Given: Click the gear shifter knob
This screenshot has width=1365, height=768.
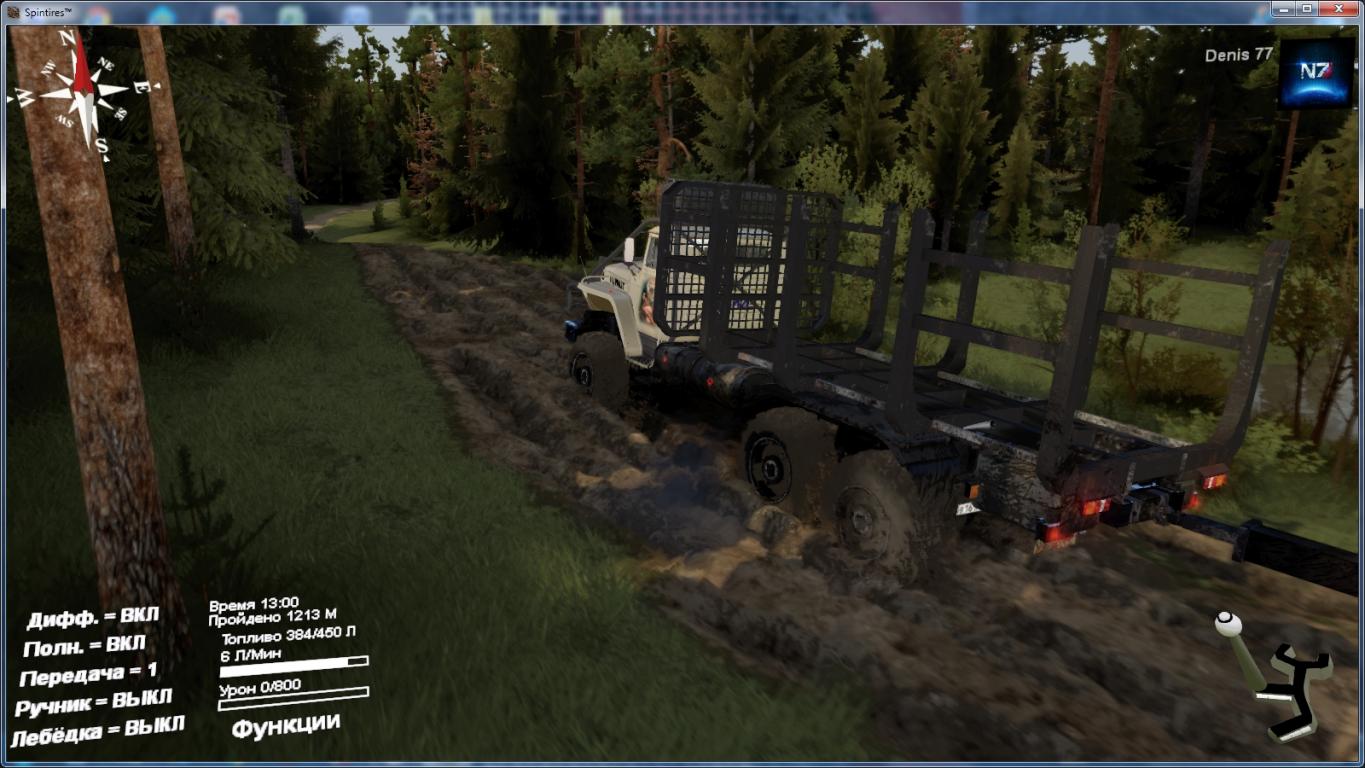Looking at the screenshot, I should 1228,625.
